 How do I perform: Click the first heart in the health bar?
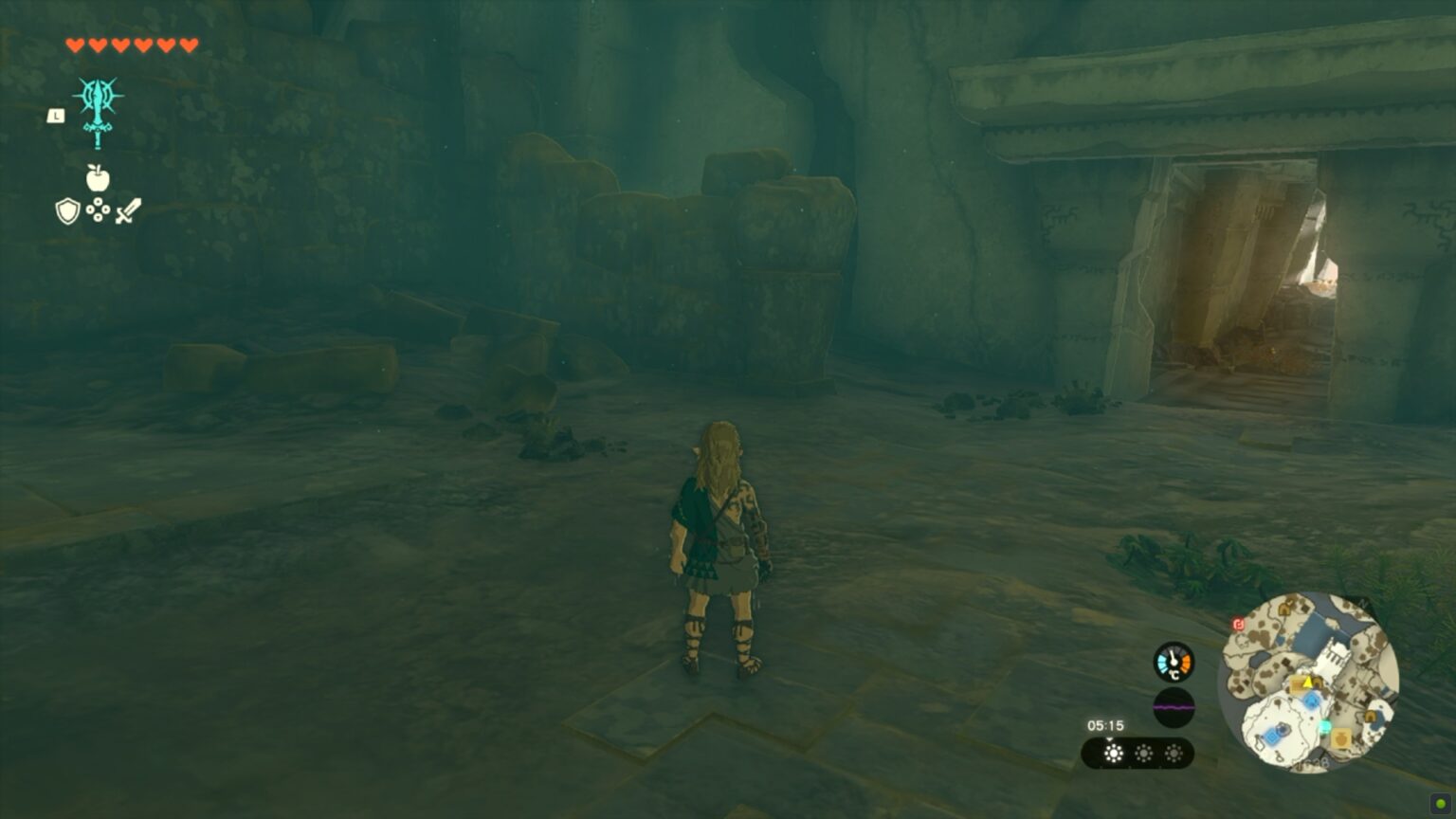point(74,42)
